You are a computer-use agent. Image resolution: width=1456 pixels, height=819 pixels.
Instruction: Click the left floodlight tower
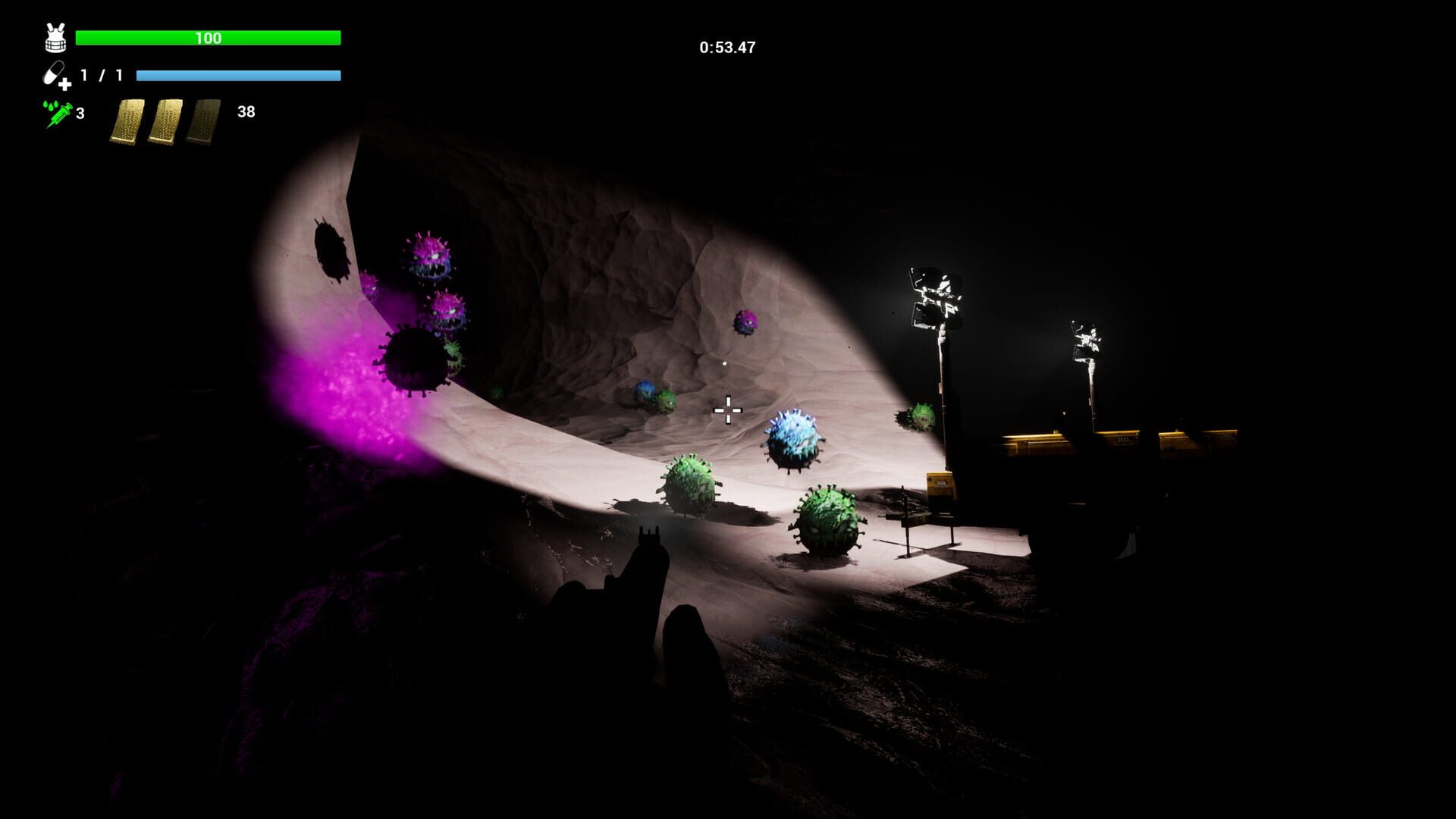click(933, 296)
